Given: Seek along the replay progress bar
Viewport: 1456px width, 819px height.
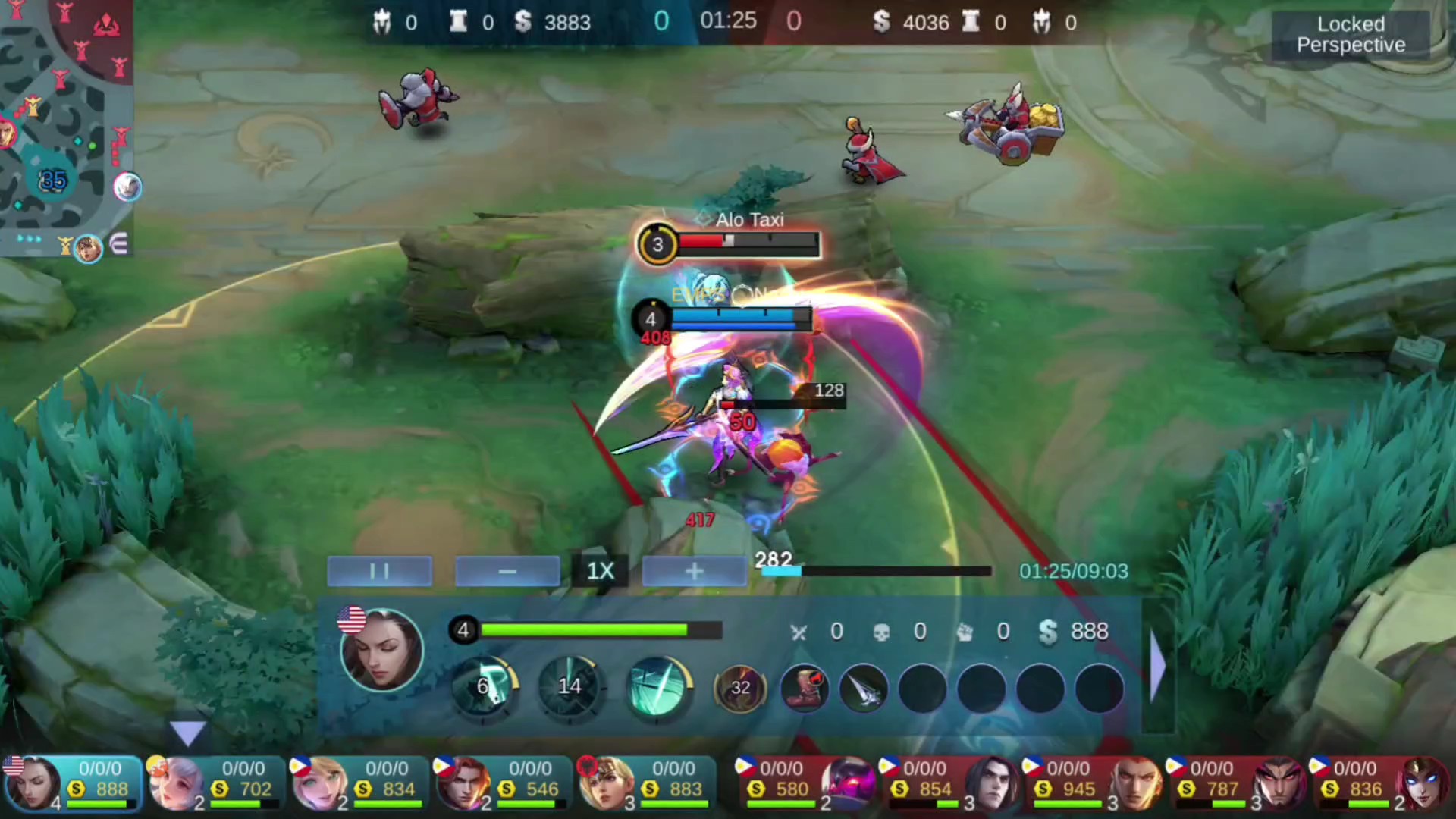Looking at the screenshot, I should click(876, 571).
